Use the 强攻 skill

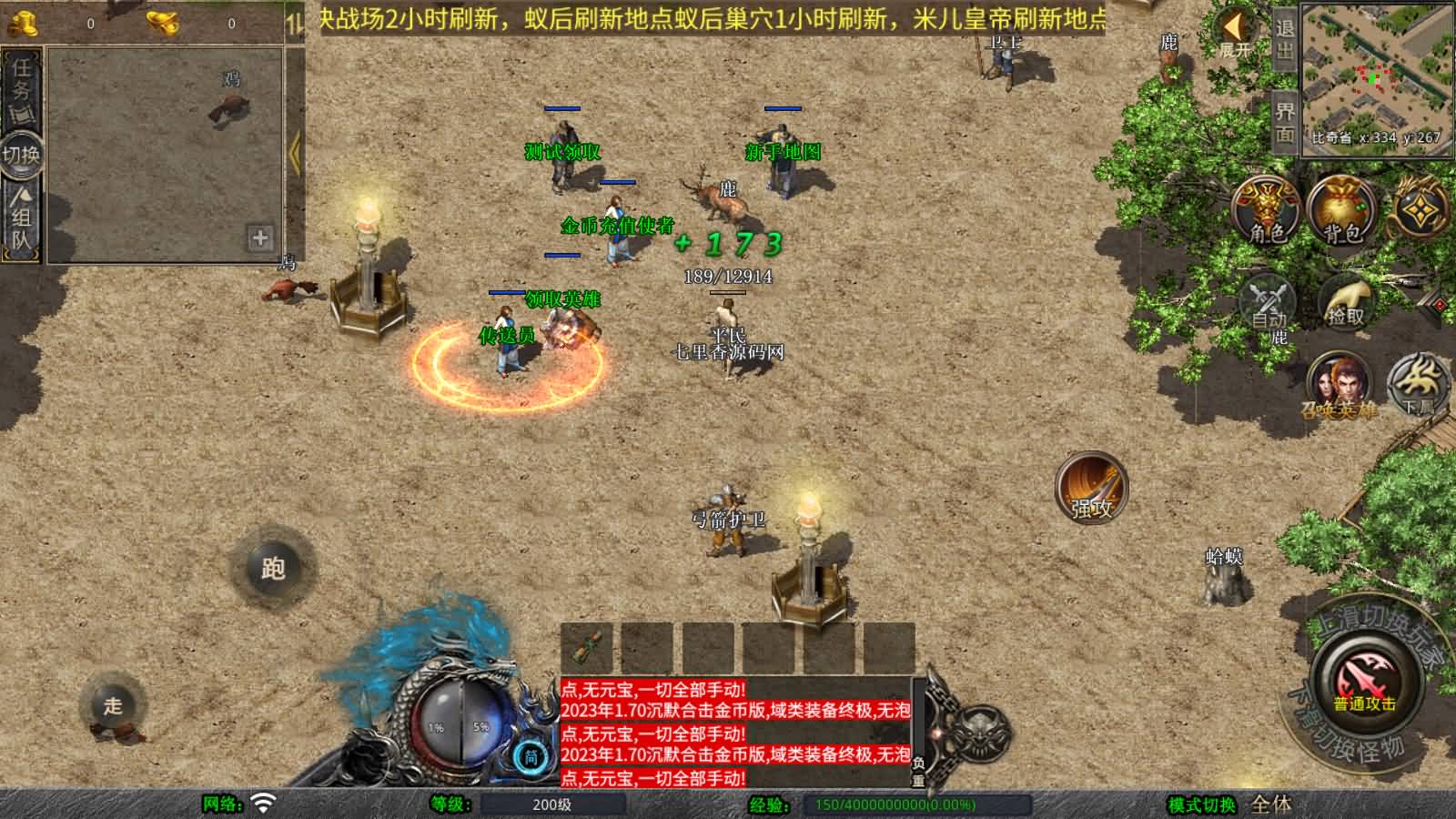pos(1091,489)
